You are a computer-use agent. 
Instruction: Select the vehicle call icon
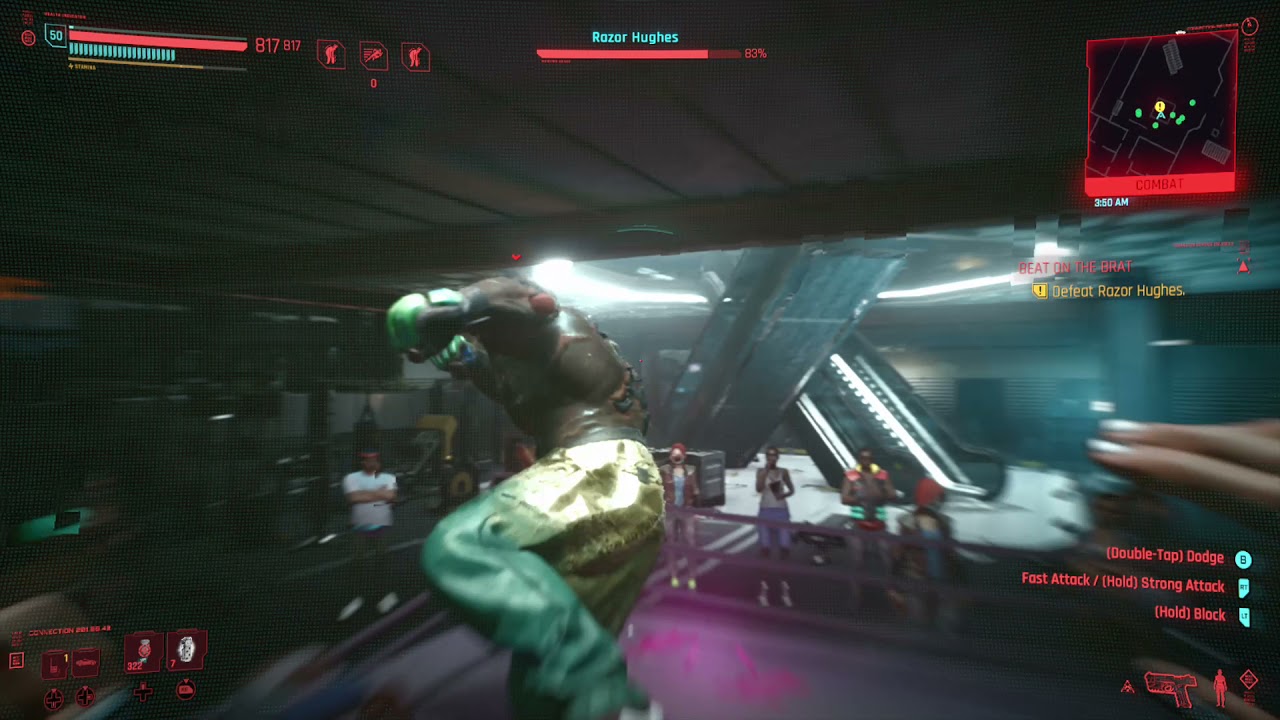[85, 663]
